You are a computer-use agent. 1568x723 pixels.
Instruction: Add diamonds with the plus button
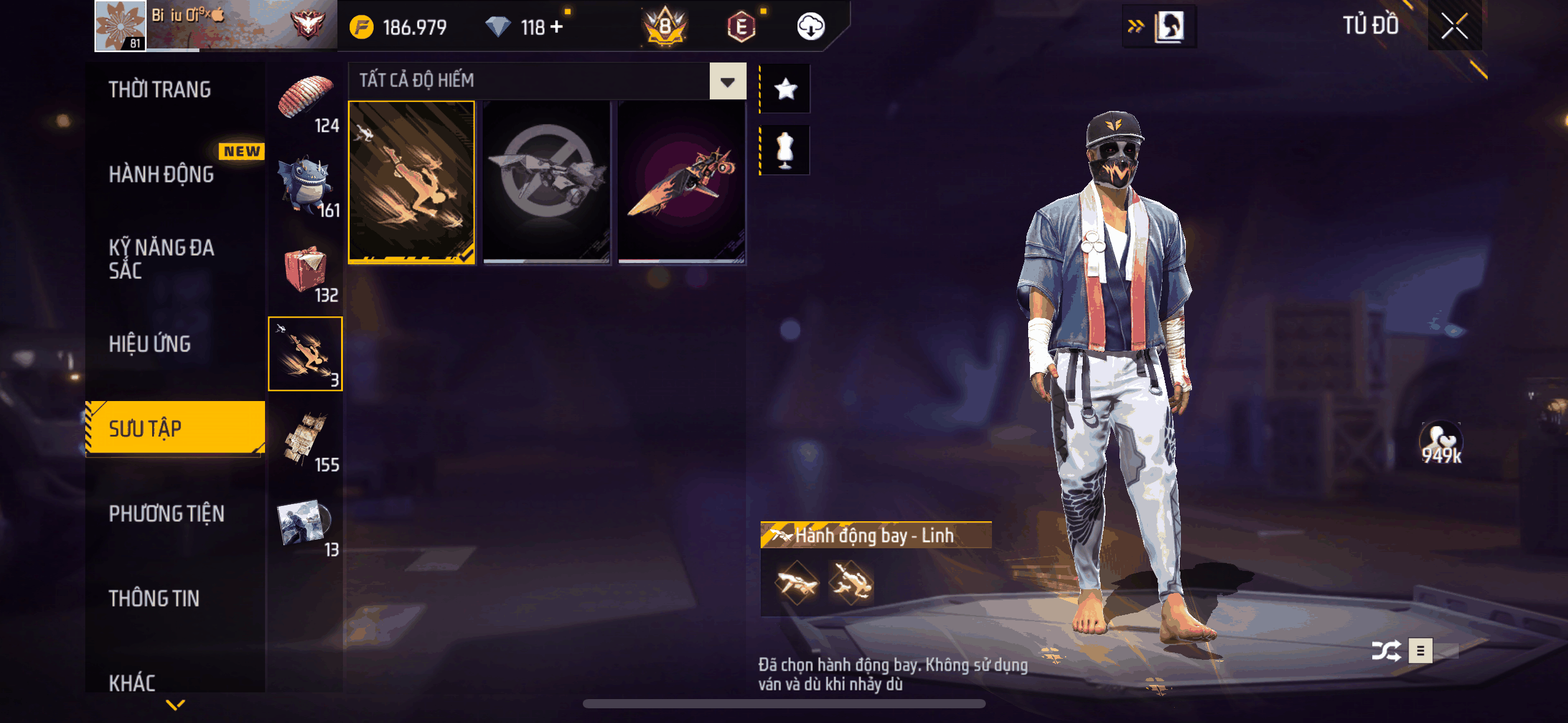coord(557,27)
